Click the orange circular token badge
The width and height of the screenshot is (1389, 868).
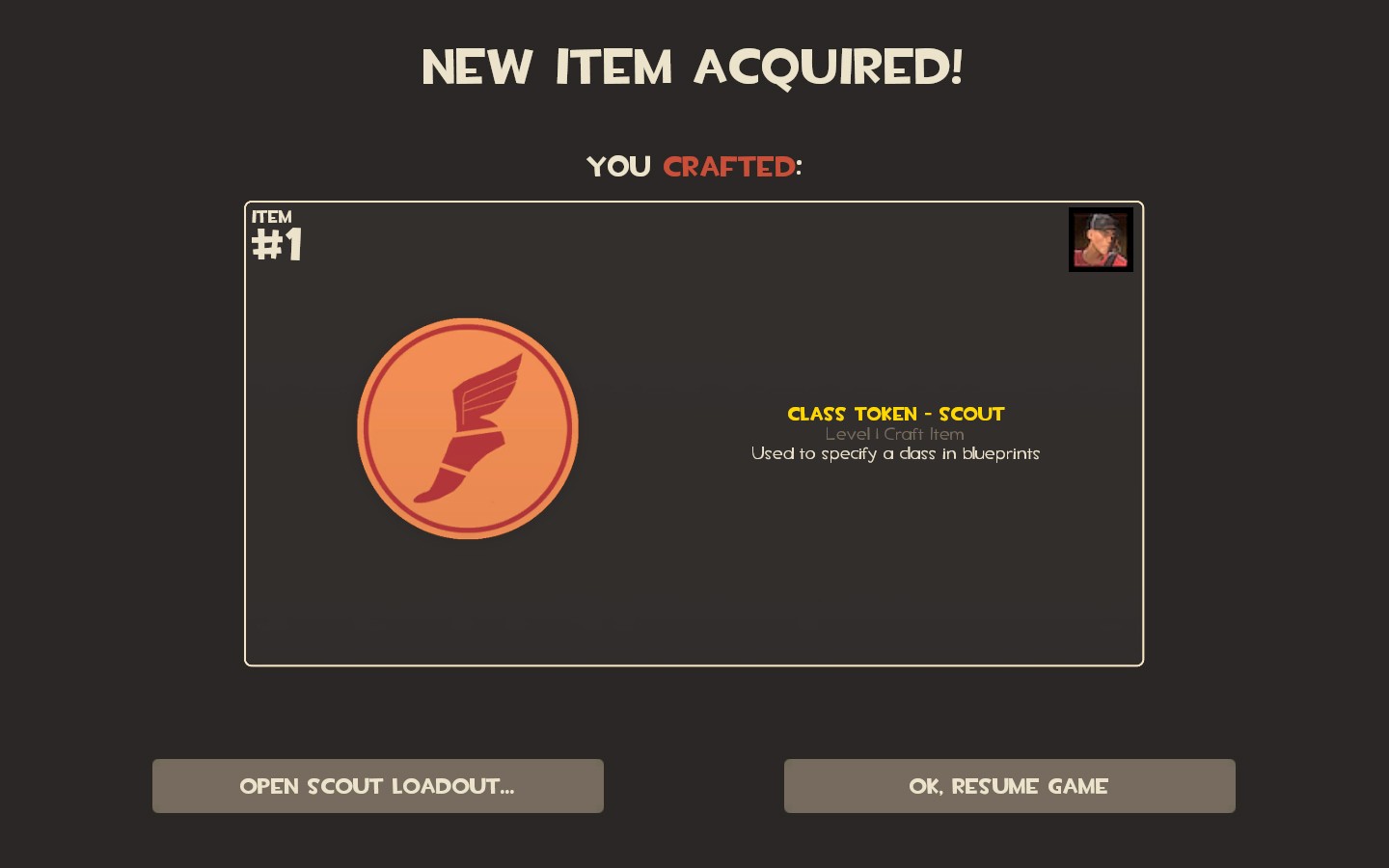tap(467, 427)
